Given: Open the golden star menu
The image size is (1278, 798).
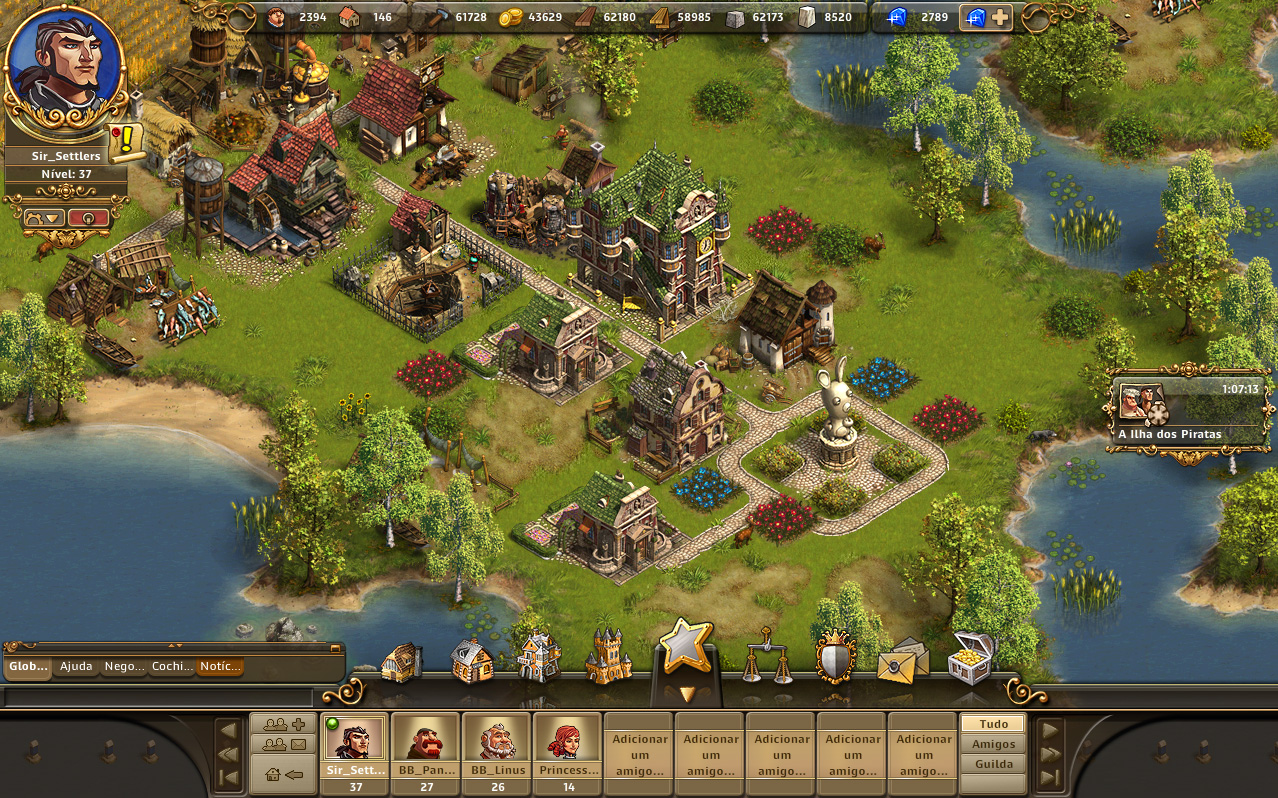Looking at the screenshot, I should (685, 648).
